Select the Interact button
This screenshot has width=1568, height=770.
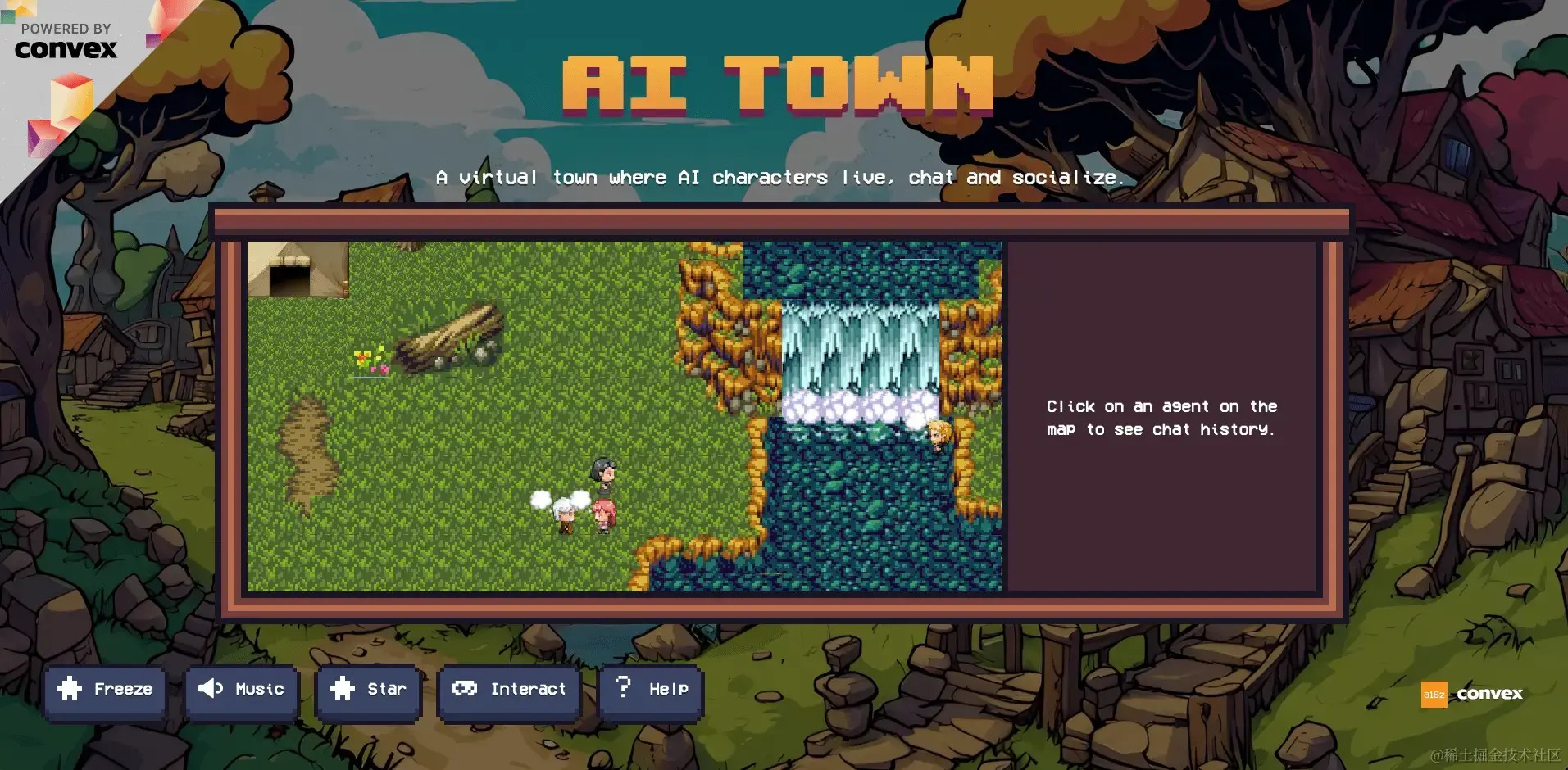pos(509,690)
